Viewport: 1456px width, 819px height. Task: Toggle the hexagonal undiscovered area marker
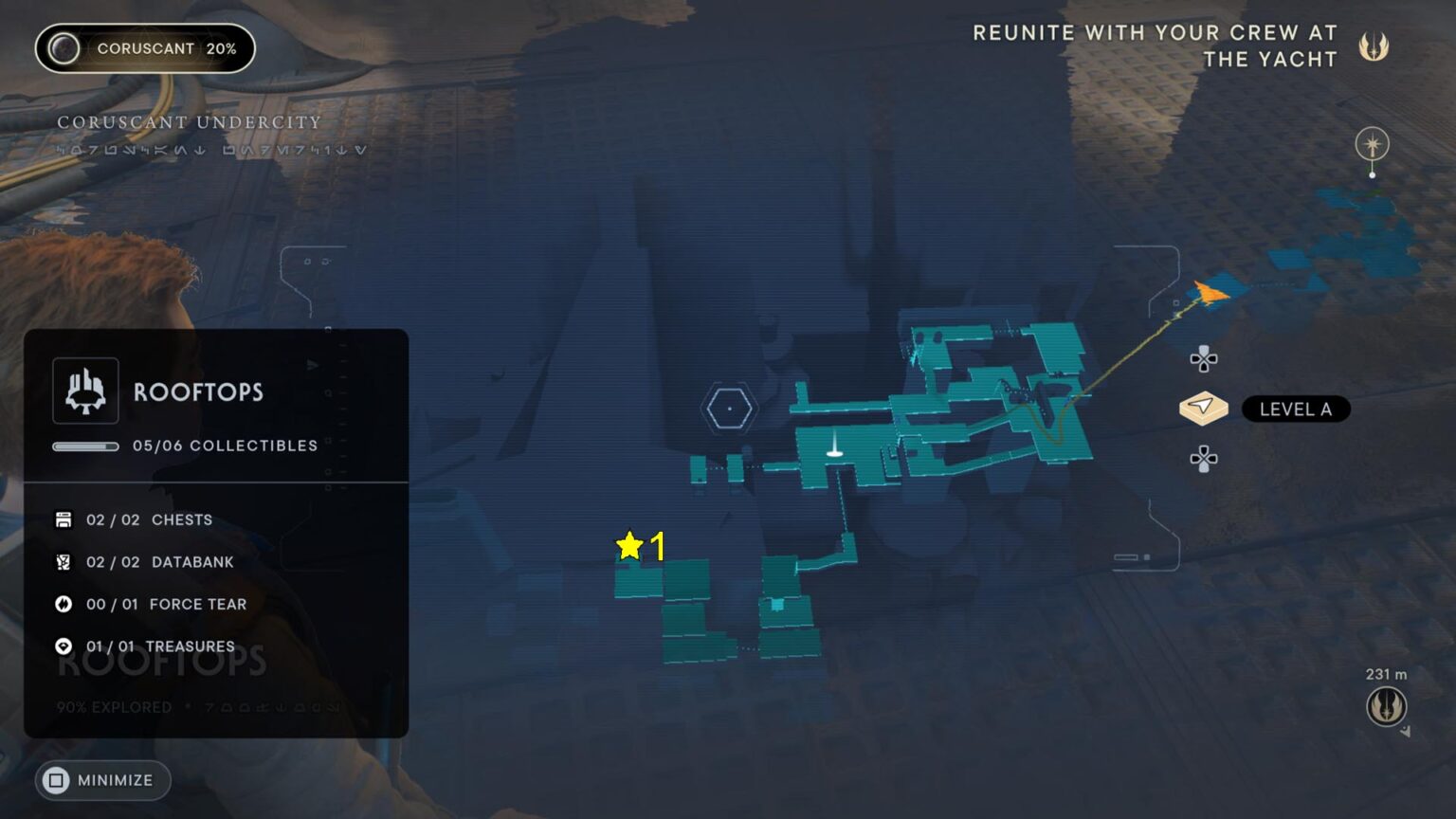coord(729,408)
